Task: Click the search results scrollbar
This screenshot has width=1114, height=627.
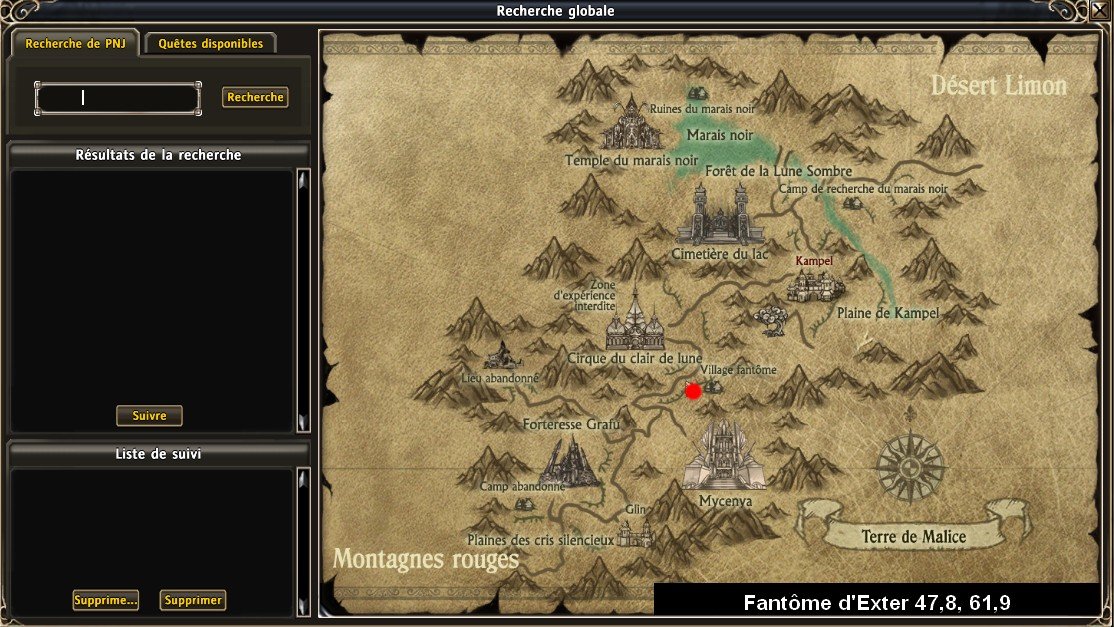Action: [303, 300]
